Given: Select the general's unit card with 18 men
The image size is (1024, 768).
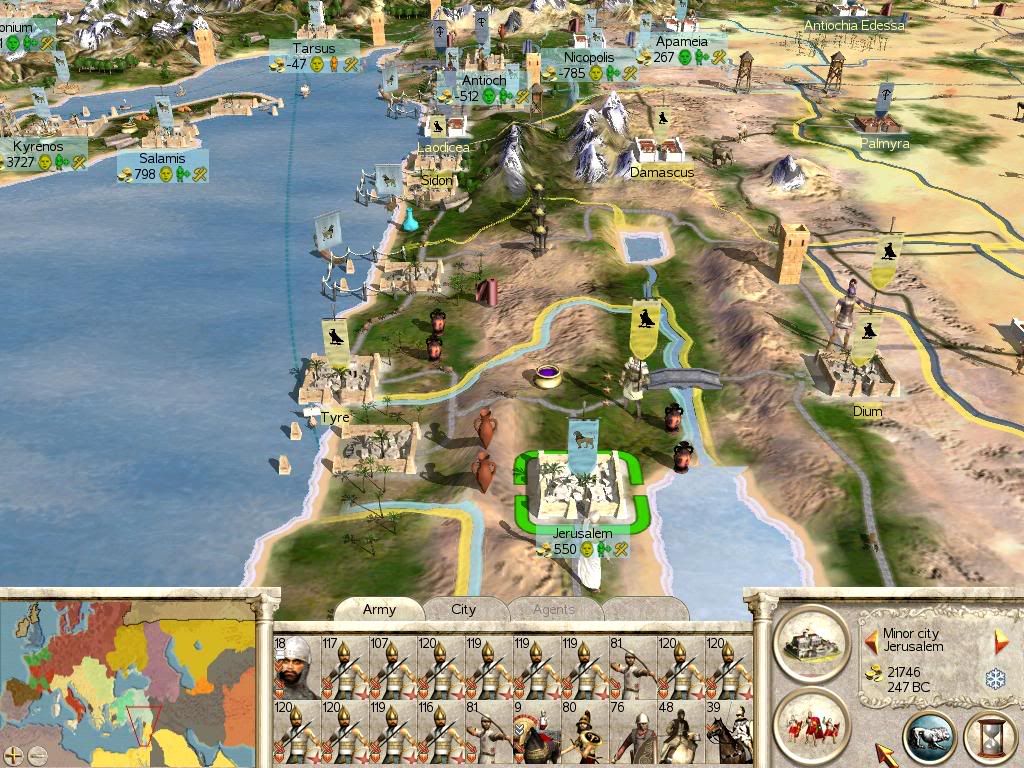Looking at the screenshot, I should pos(296,667).
